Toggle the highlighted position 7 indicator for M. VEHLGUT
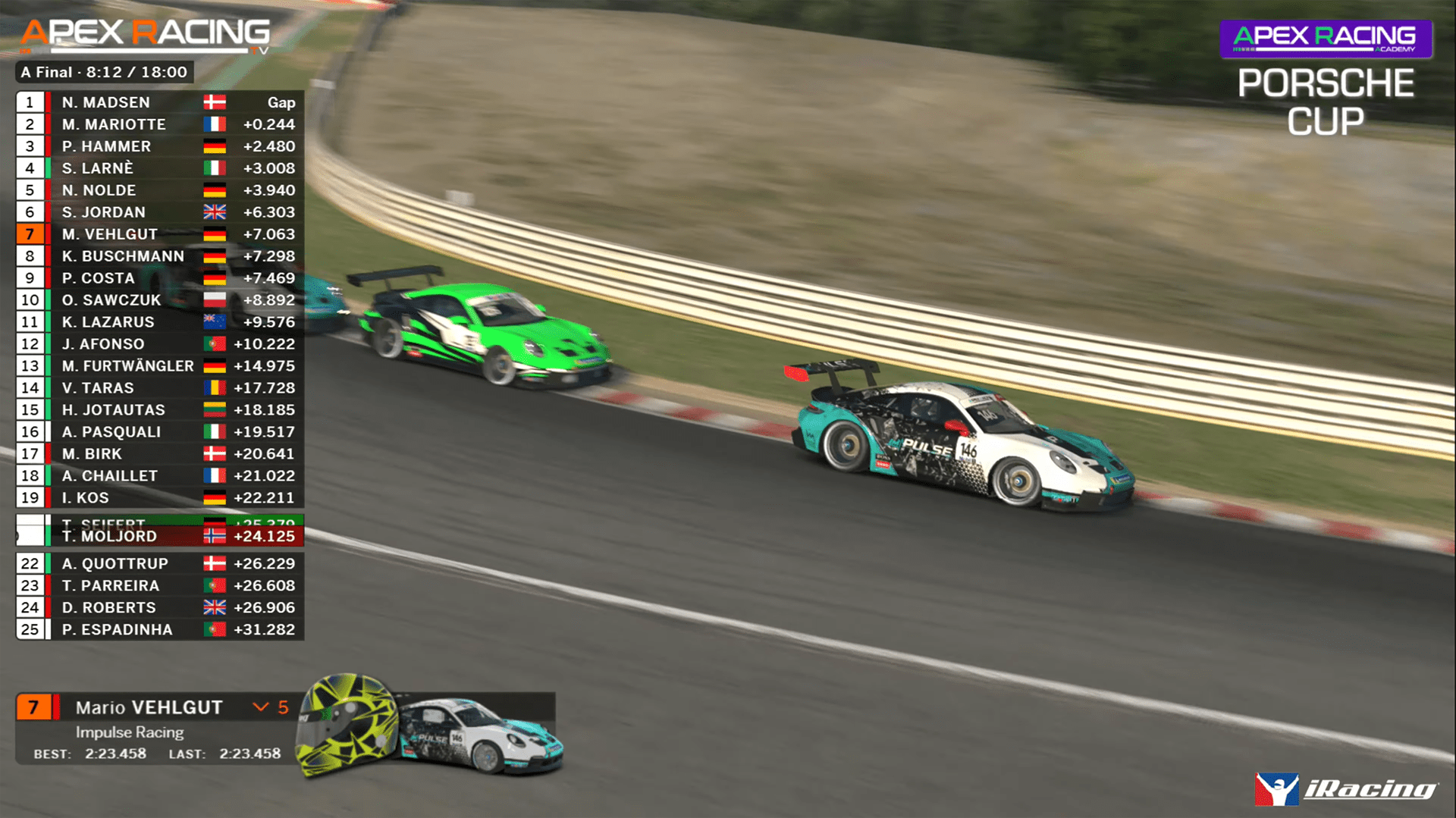Screen dimensions: 1456x818 point(30,234)
